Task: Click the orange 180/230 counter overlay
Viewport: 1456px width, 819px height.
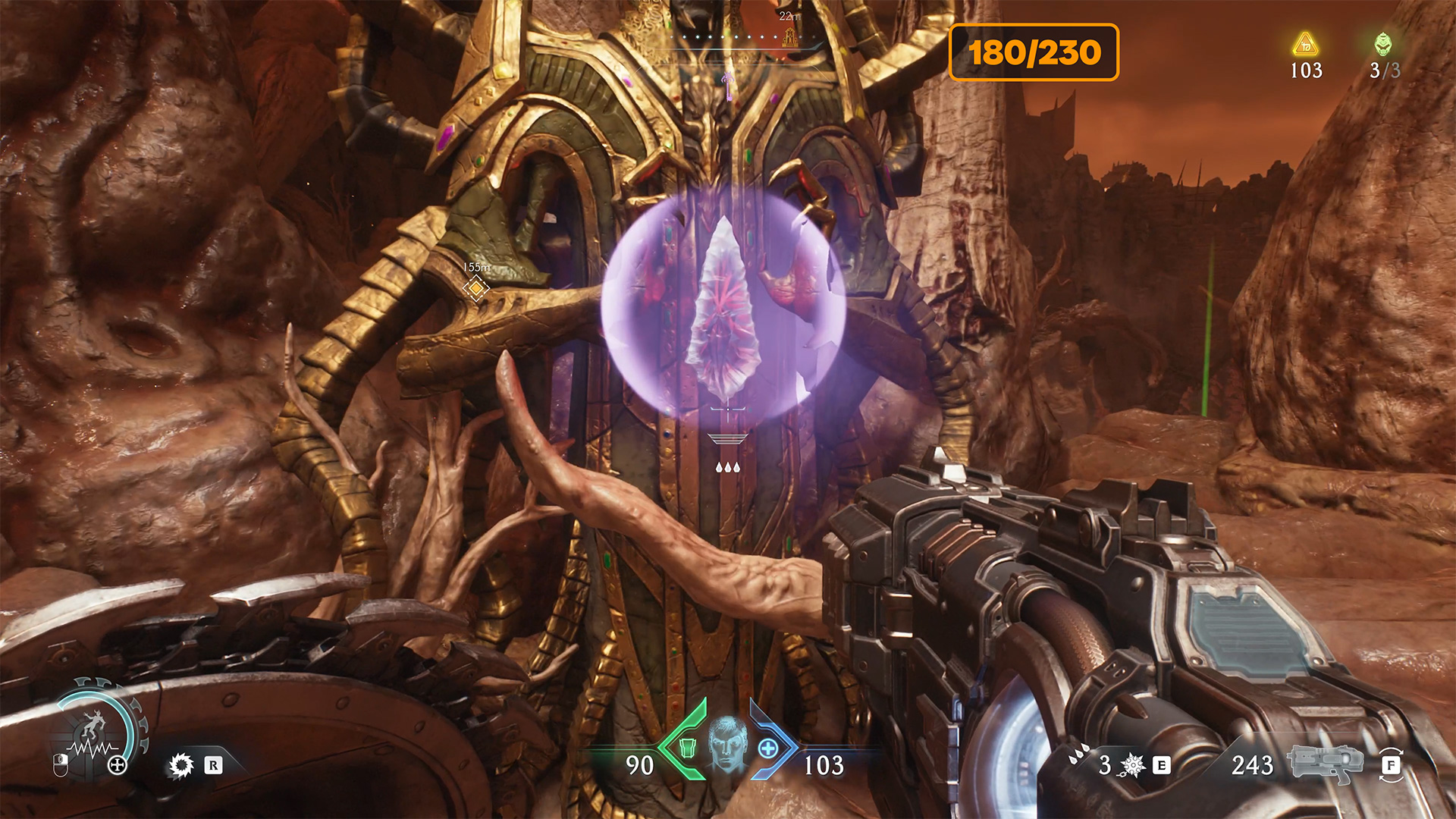Action: [x=1034, y=52]
